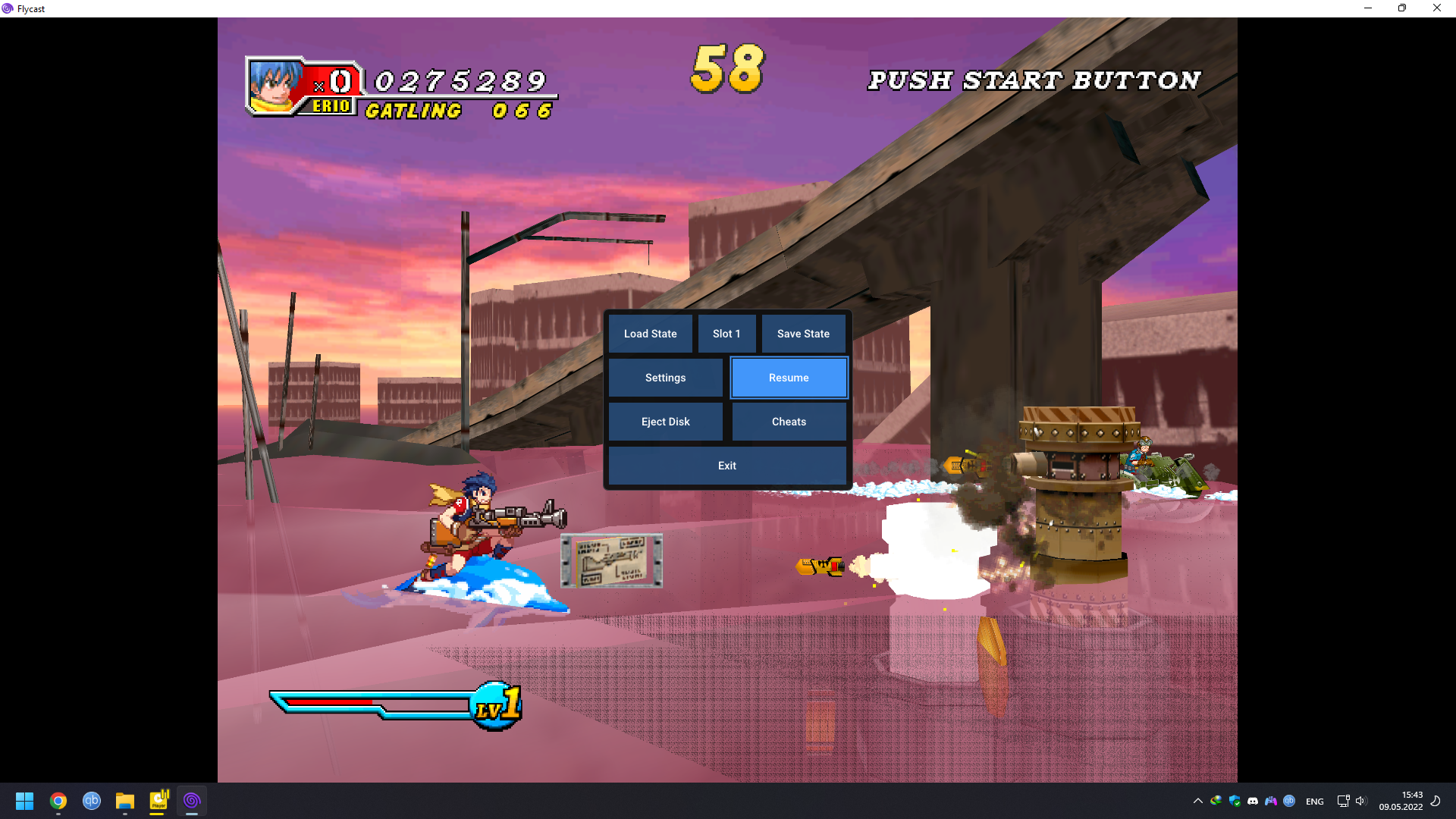Open the Windows Start menu
This screenshot has width=1456, height=819.
click(24, 801)
